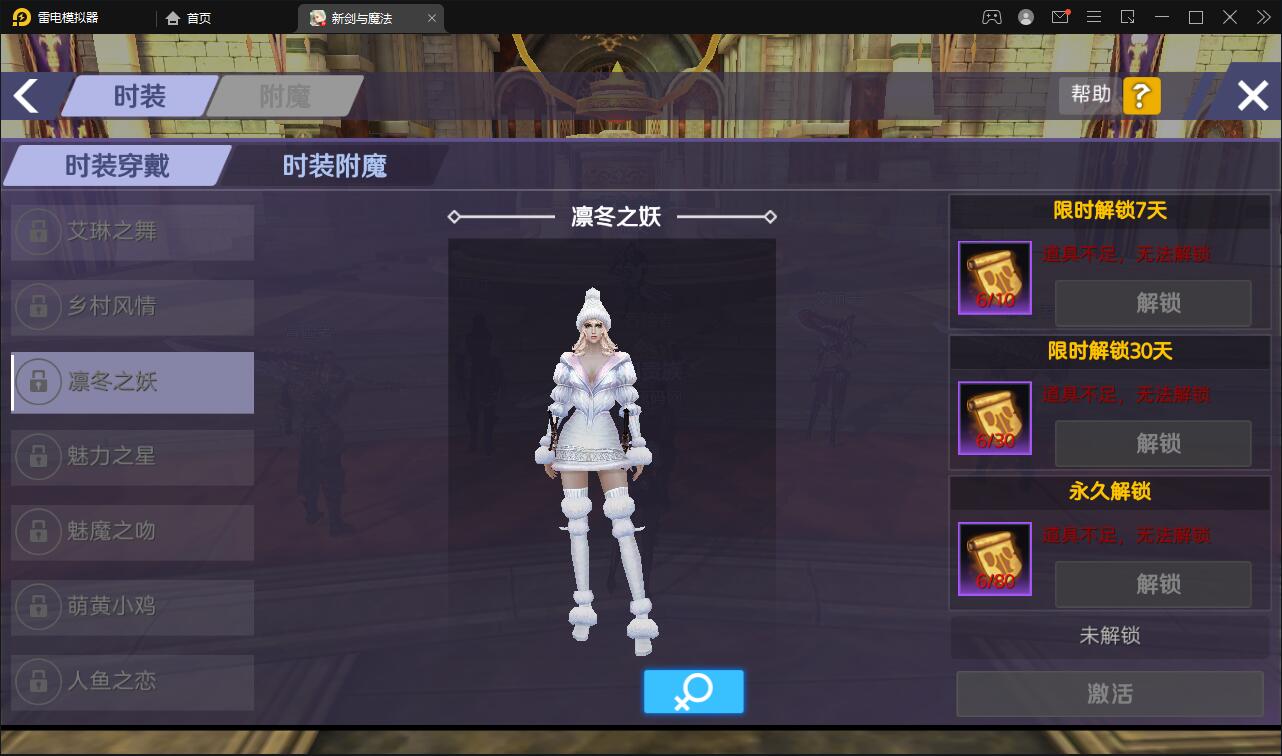Switch to the 时装附魔 tab
This screenshot has width=1282, height=756.
tap(331, 167)
